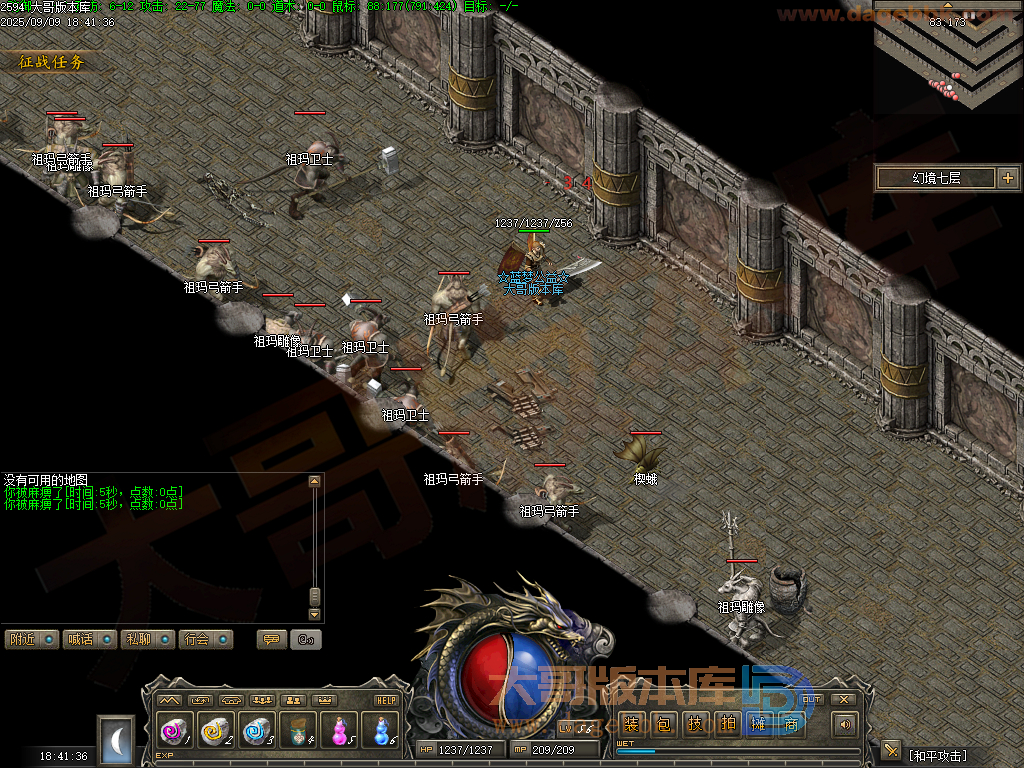1024x768 pixels.
Task: Use the blue swirl scroll in slot 3
Action: [x=257, y=731]
